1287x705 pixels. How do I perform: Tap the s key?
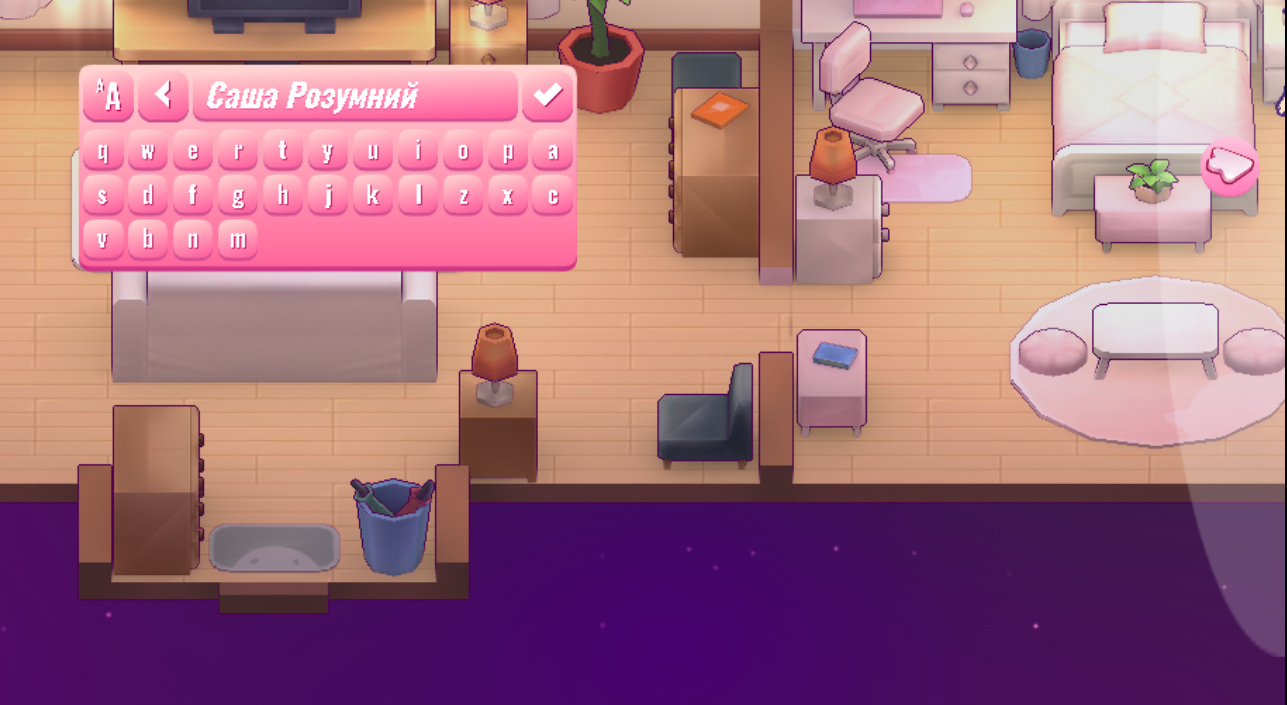tap(103, 195)
